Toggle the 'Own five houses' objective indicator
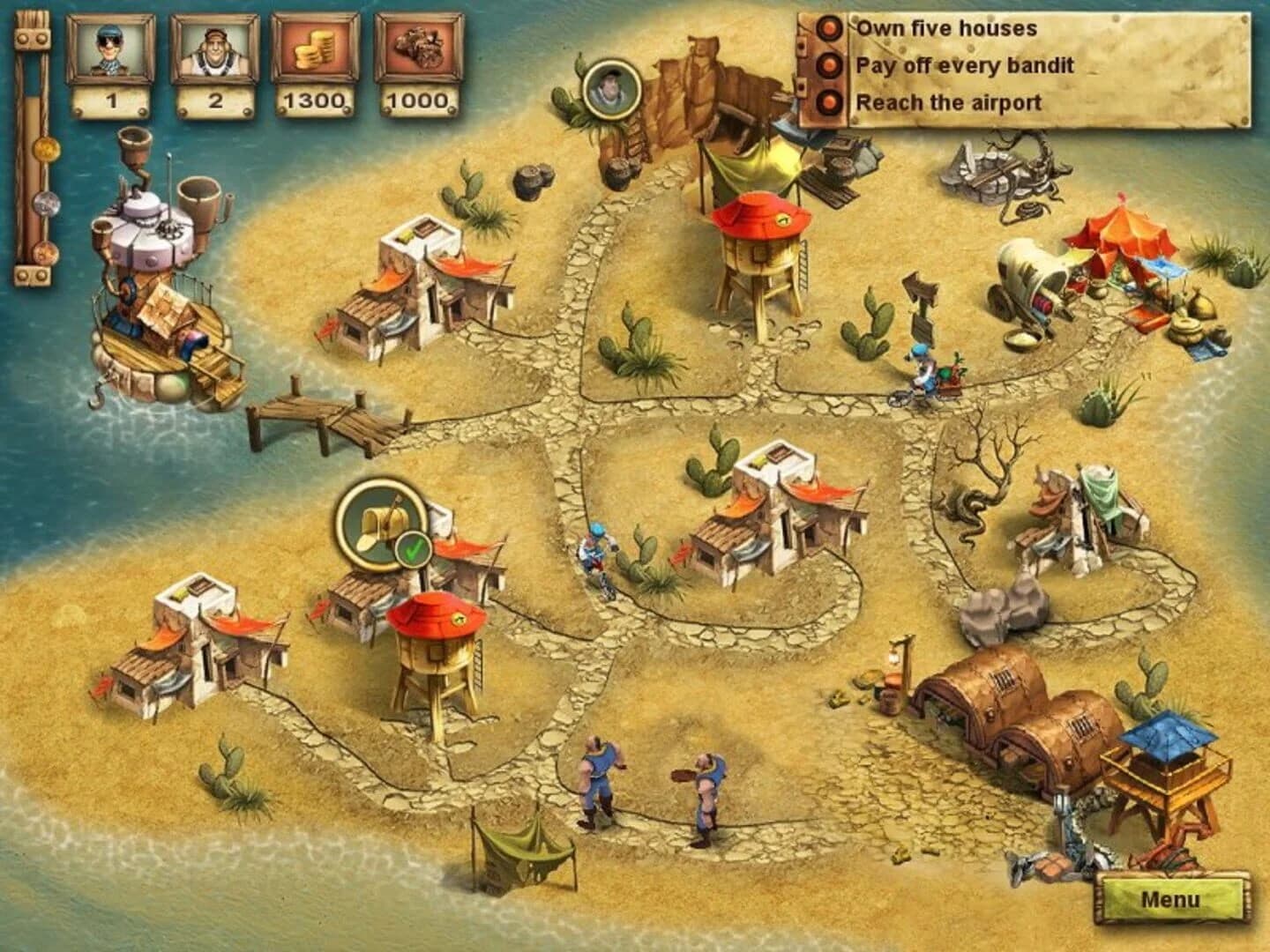This screenshot has height=952, width=1270. tap(827, 29)
